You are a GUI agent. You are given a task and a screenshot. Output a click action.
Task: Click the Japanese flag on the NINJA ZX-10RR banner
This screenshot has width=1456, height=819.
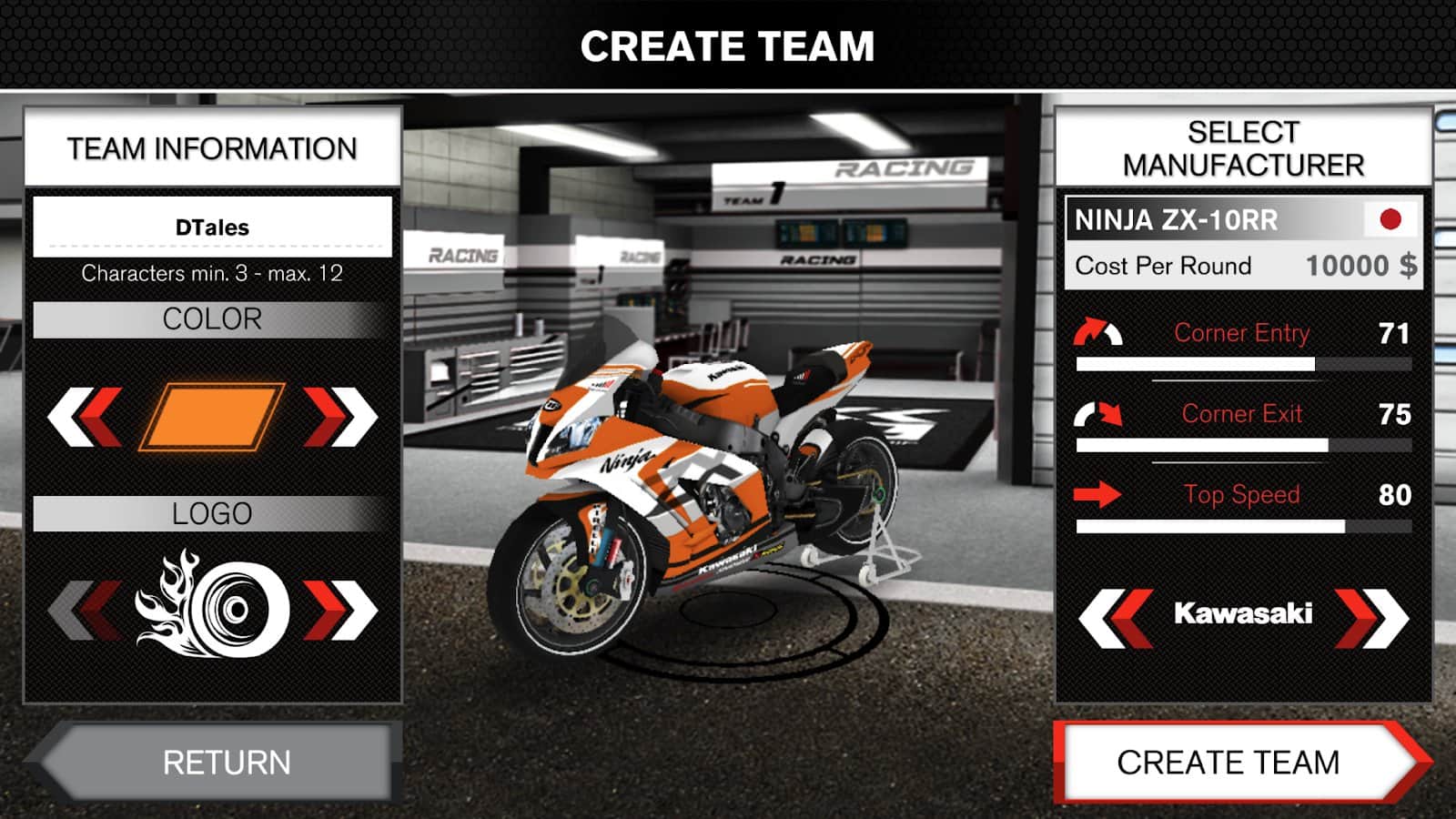pos(1391,220)
